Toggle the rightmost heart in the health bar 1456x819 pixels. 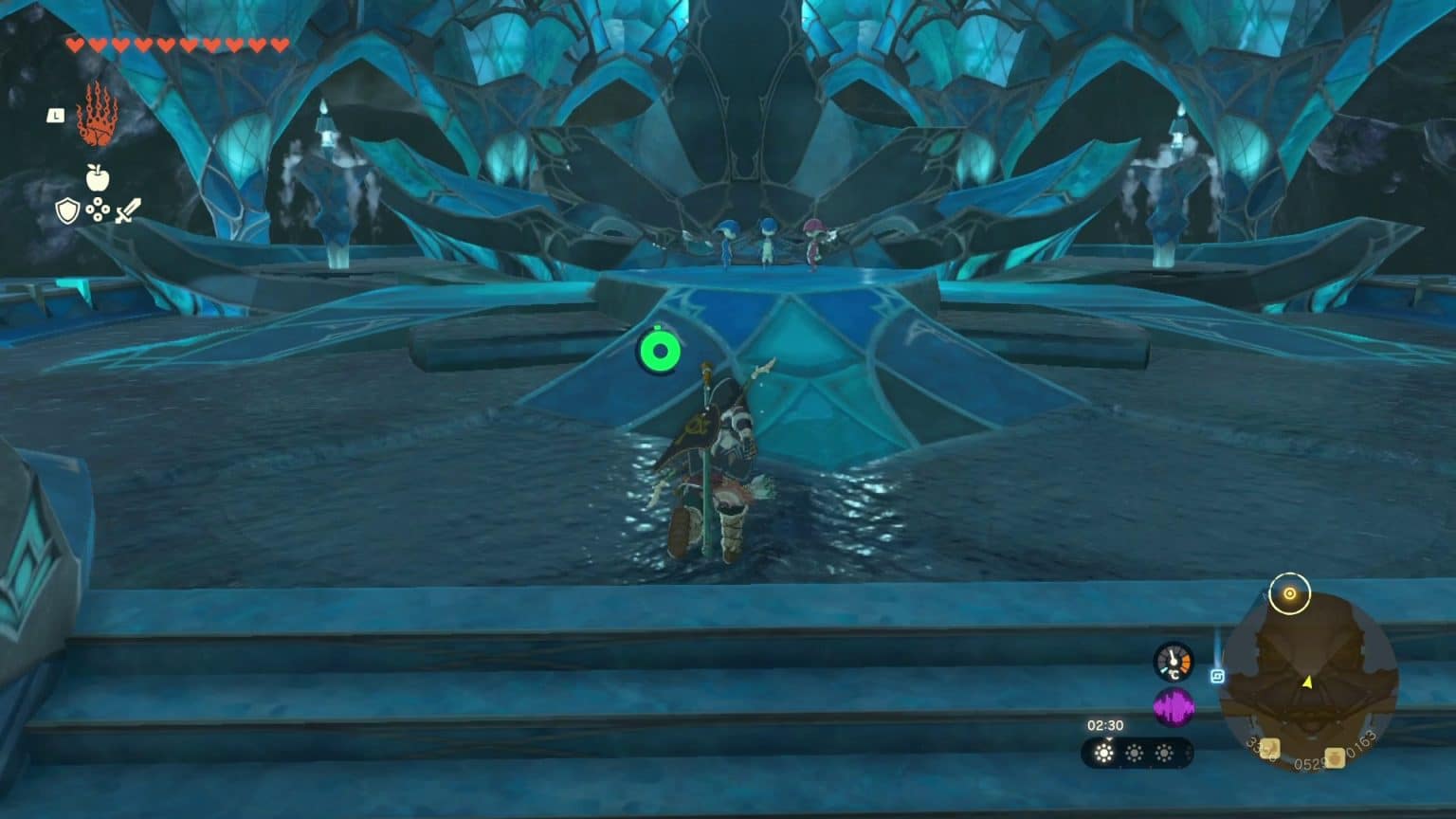pyautogui.click(x=280, y=43)
